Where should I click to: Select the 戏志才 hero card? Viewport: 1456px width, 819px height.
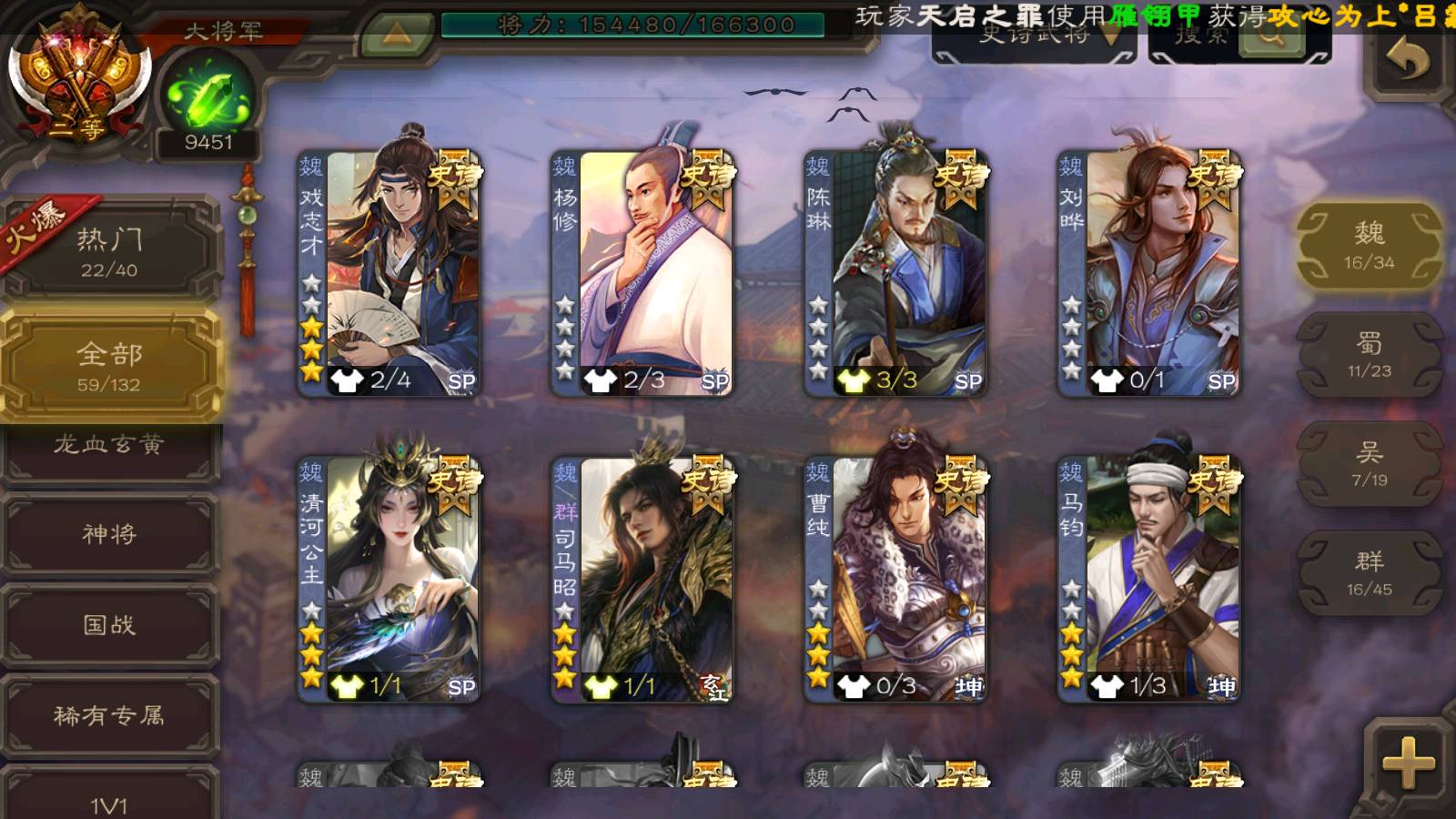point(389,273)
